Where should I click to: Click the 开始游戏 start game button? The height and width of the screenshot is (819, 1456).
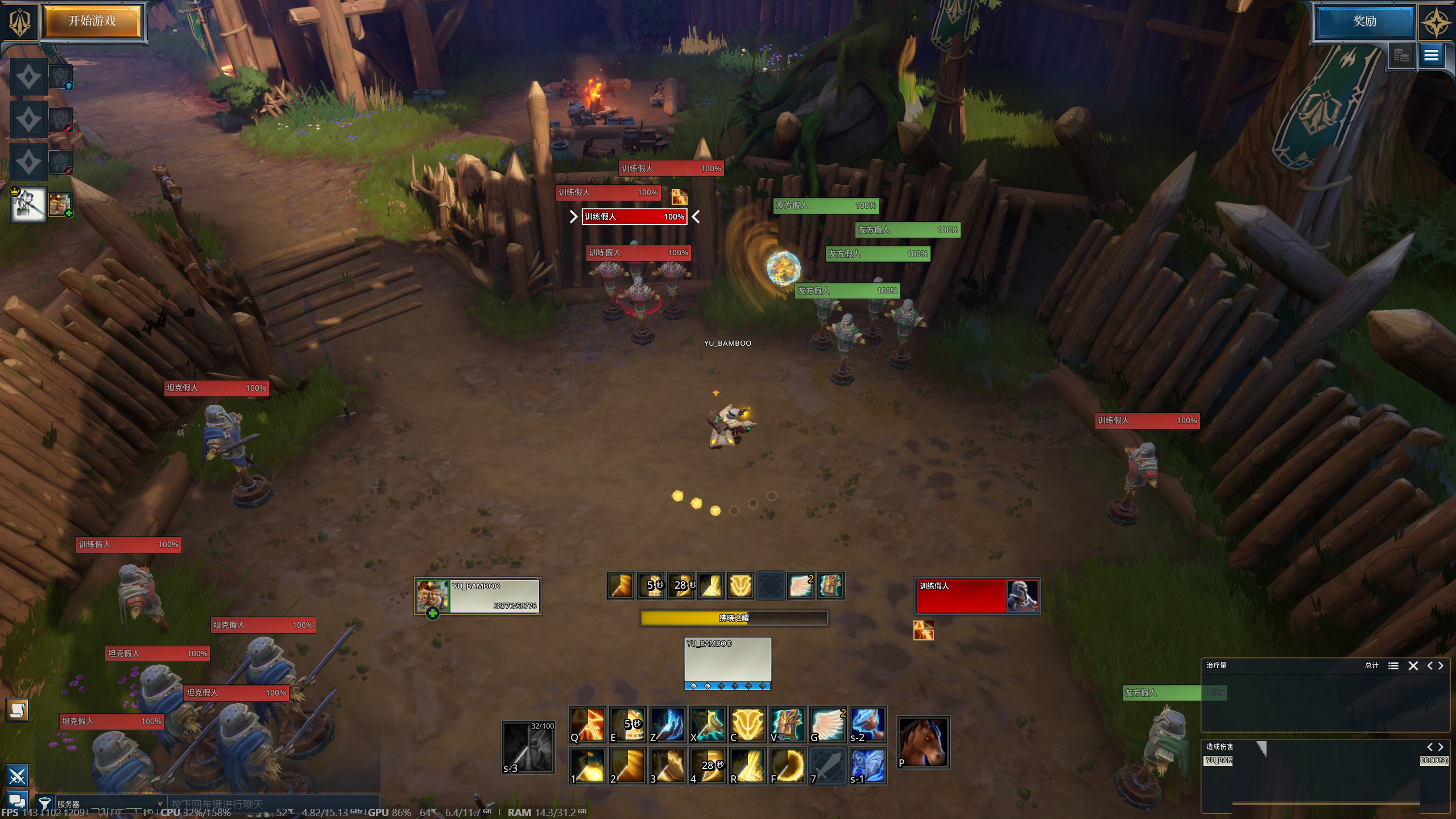click(x=92, y=22)
